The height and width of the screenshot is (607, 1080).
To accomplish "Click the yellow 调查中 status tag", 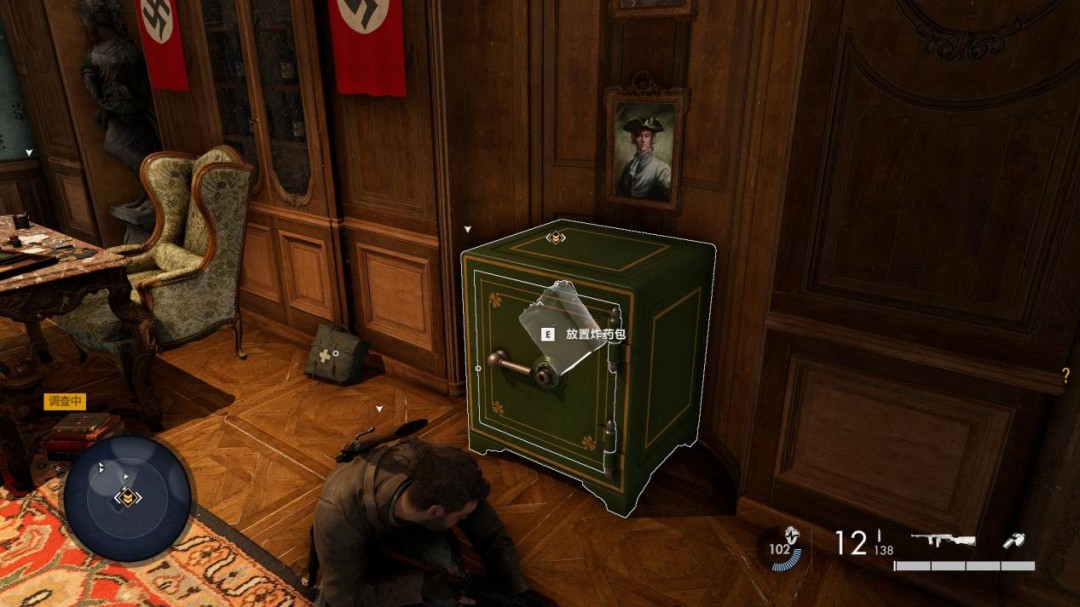I will 65,401.
